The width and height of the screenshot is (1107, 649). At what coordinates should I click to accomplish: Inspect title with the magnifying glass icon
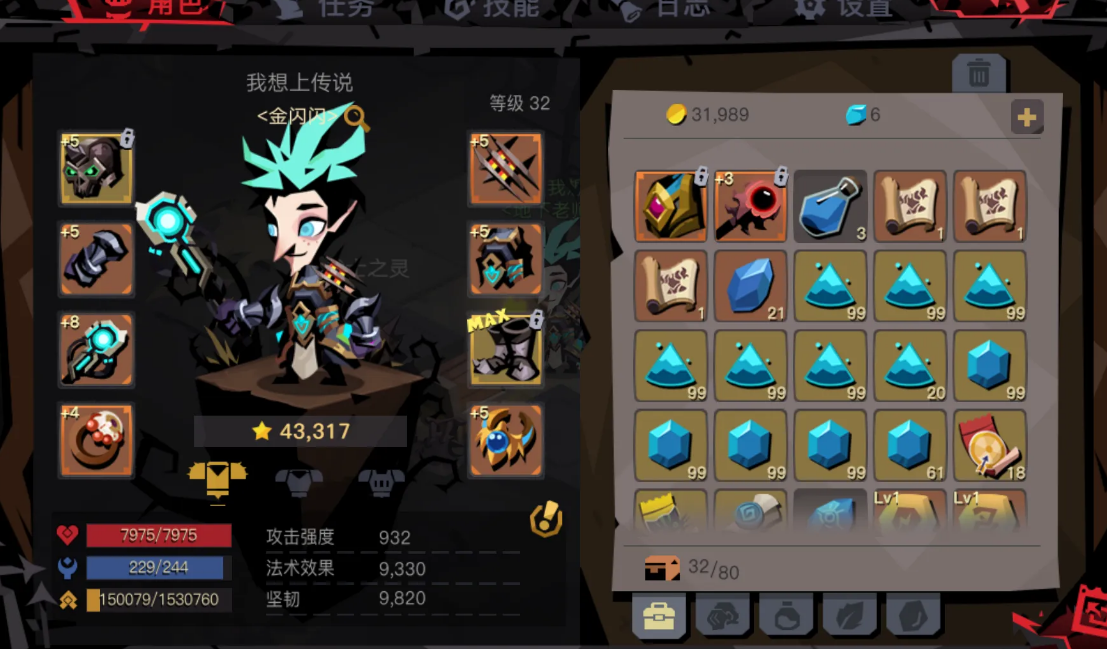point(357,118)
